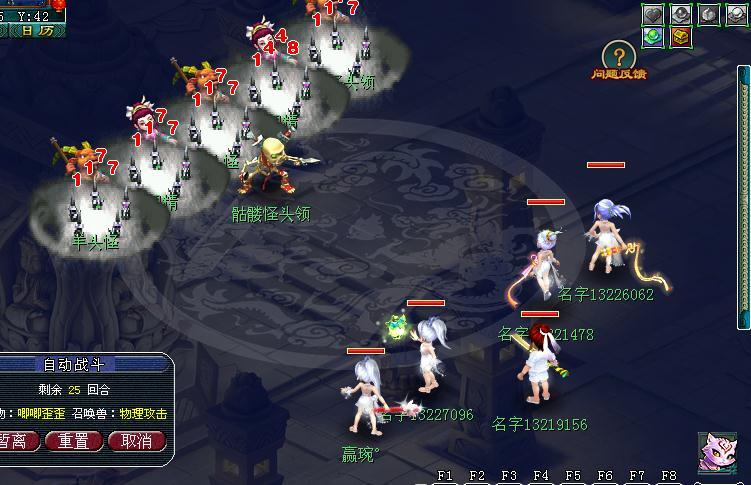Open the 问题反馈 question mark help
Viewport: 751px width, 485px height.
pyautogui.click(x=620, y=56)
